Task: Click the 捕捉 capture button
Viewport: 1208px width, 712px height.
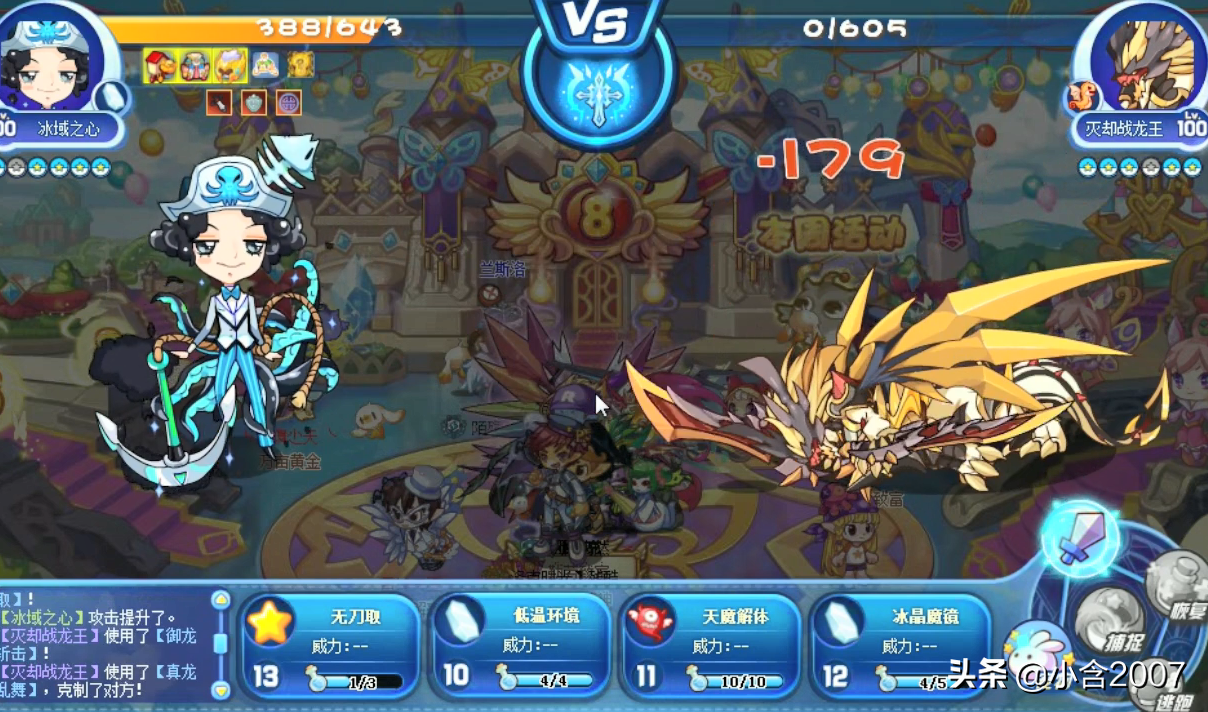Action: pos(1109,612)
